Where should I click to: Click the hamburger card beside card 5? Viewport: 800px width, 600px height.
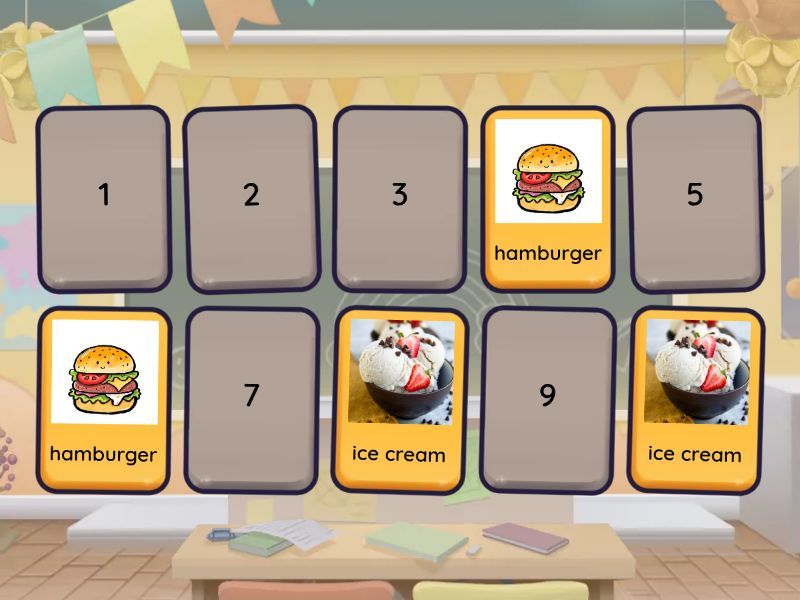point(547,197)
